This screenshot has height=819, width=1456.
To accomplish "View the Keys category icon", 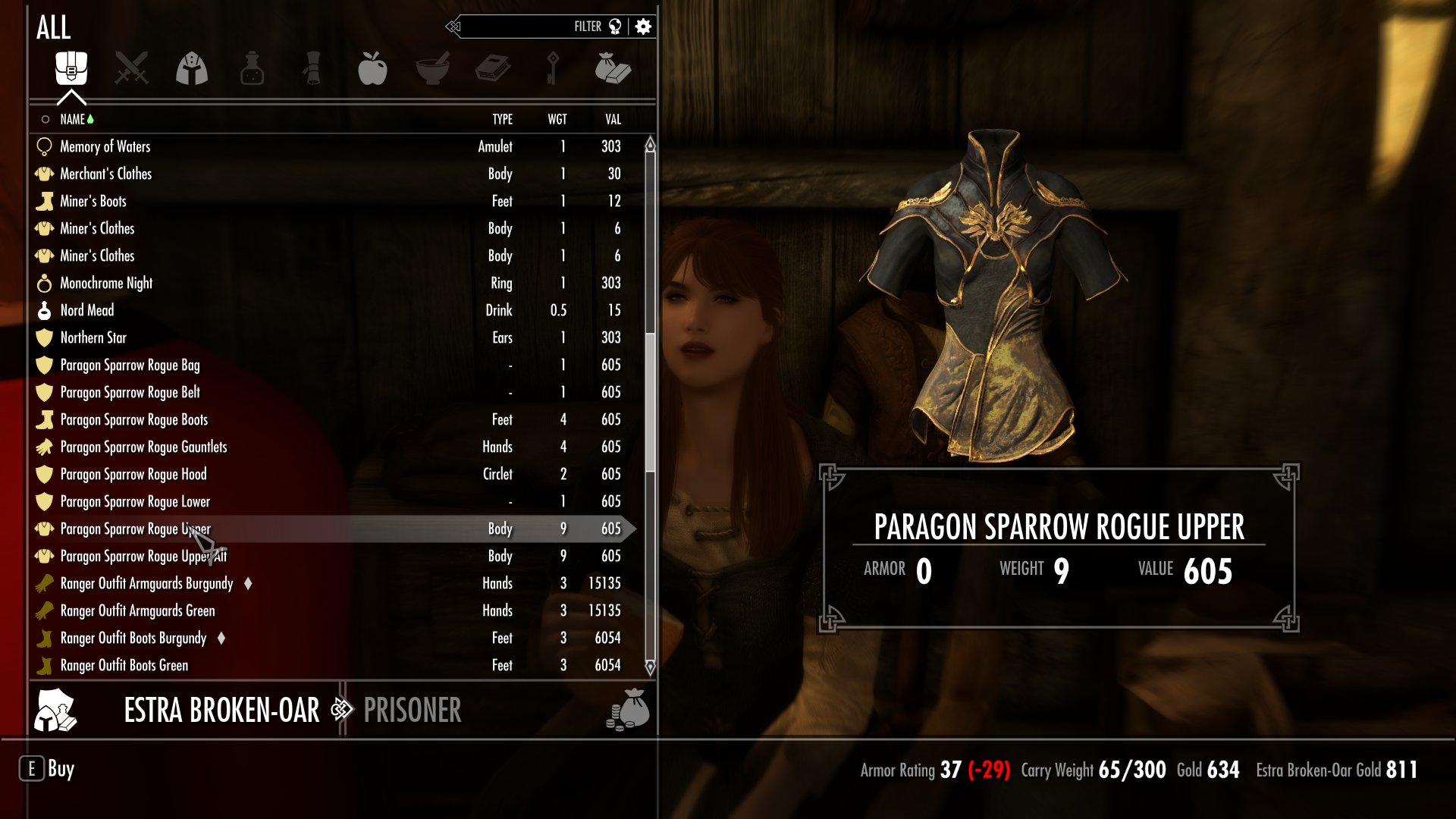I will point(553,68).
